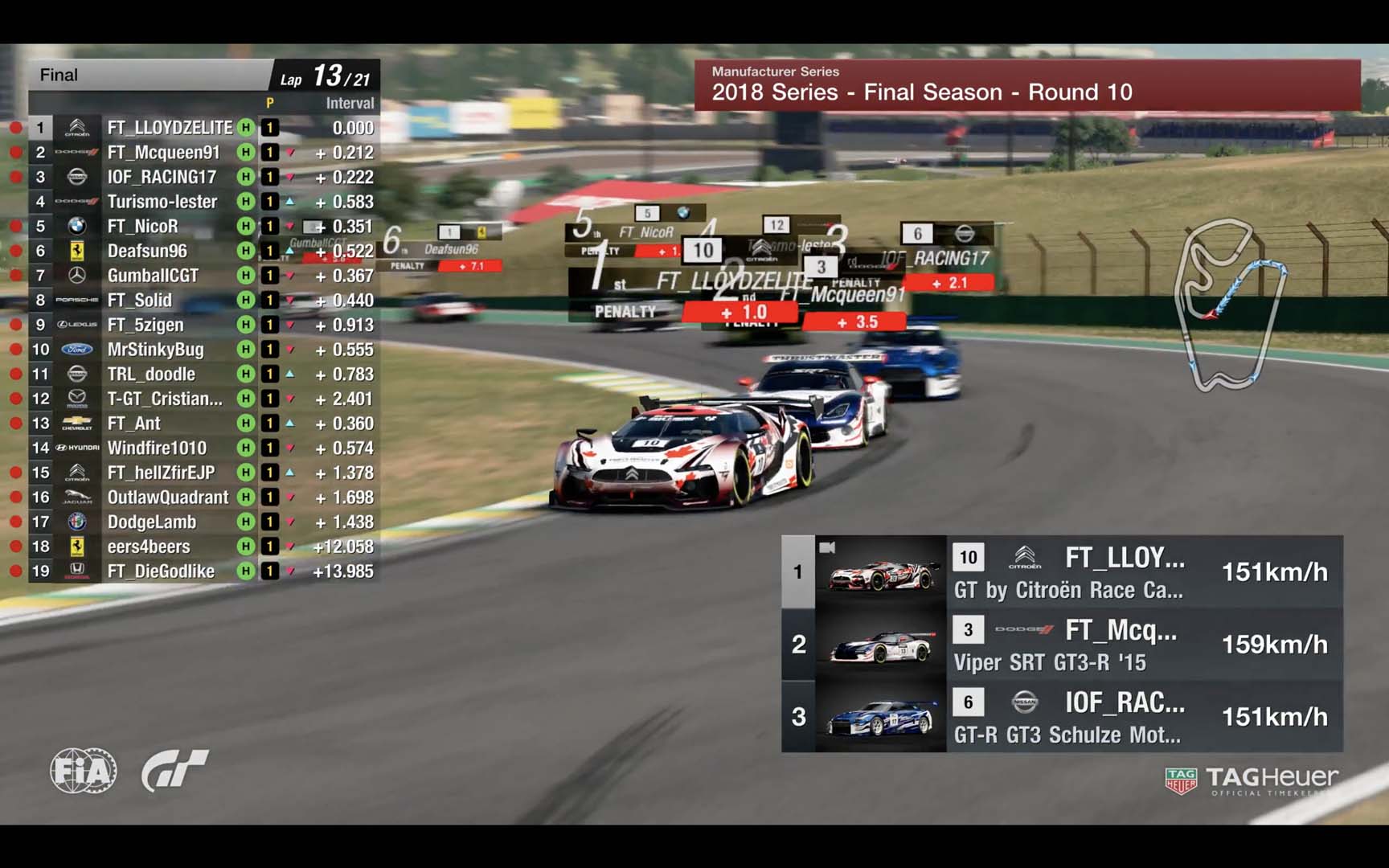Select FT_Mcqueen91 in the standings list
The height and width of the screenshot is (868, 1389).
tap(164, 153)
